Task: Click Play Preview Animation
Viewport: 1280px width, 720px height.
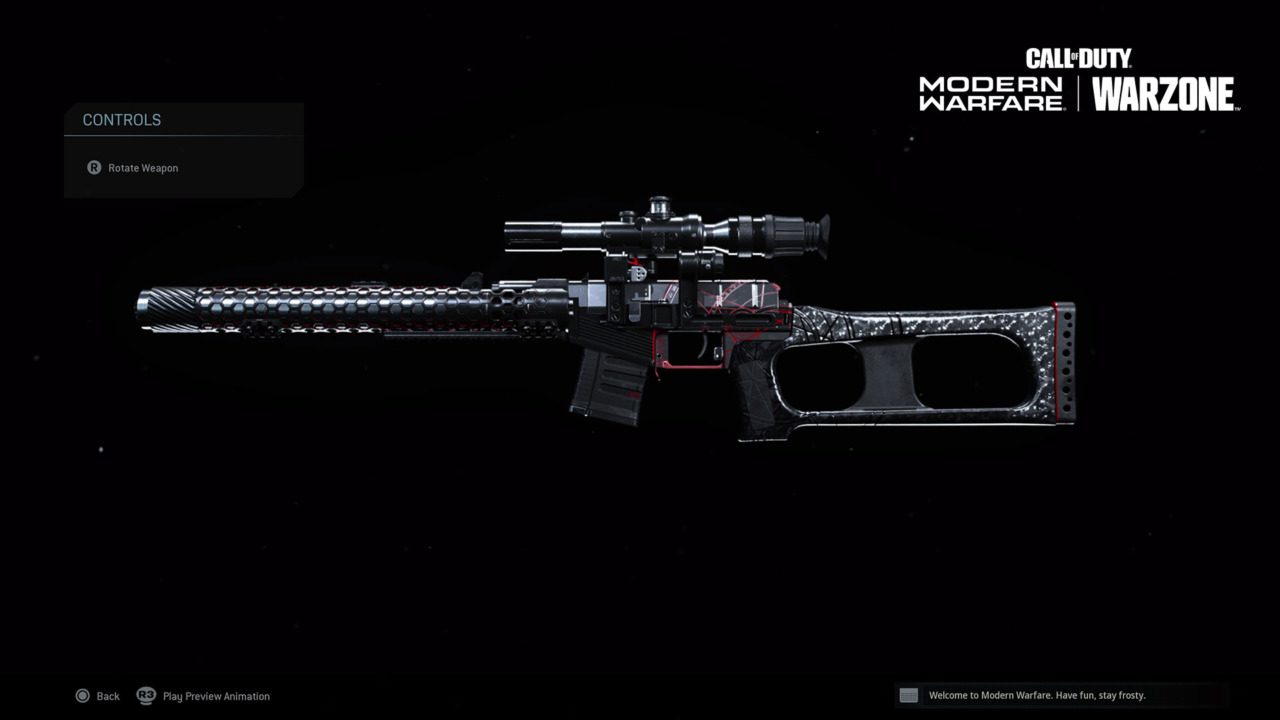Action: point(215,696)
